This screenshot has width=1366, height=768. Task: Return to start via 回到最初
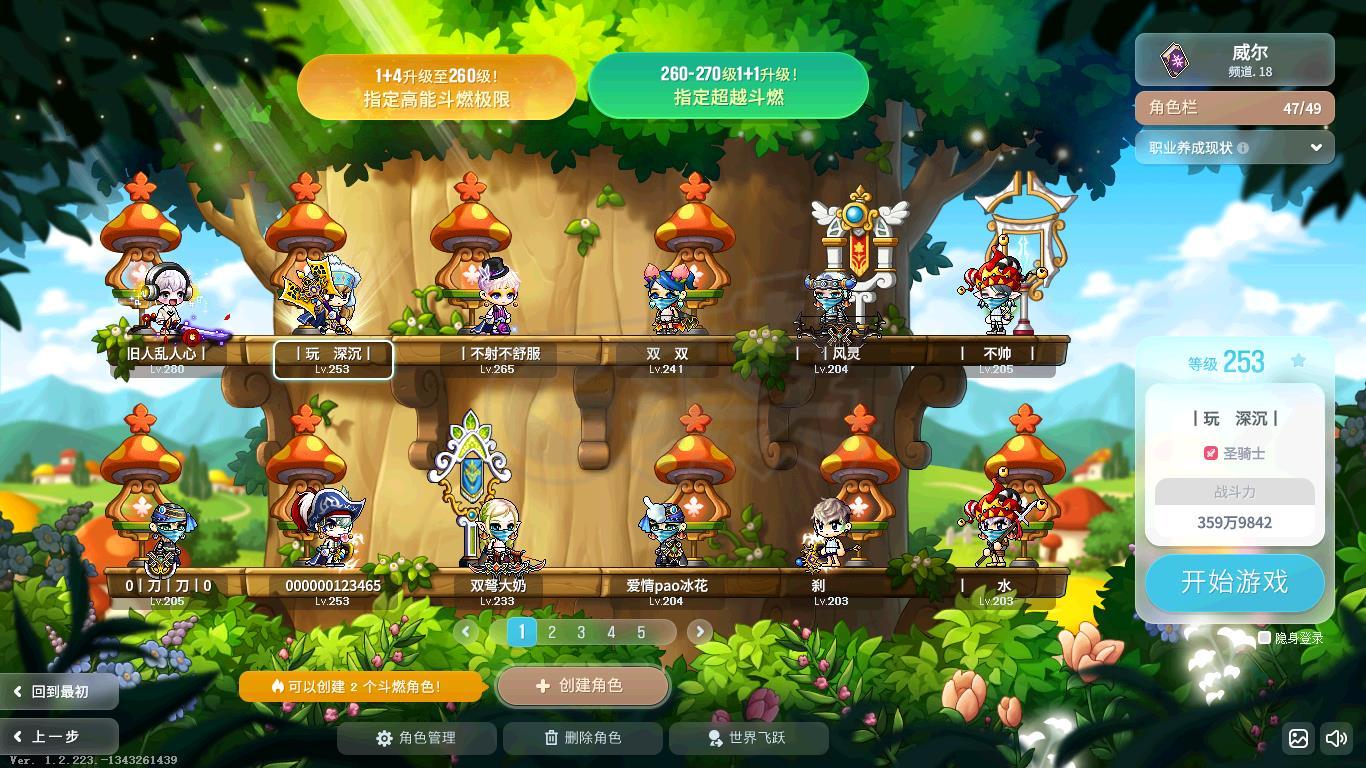58,691
